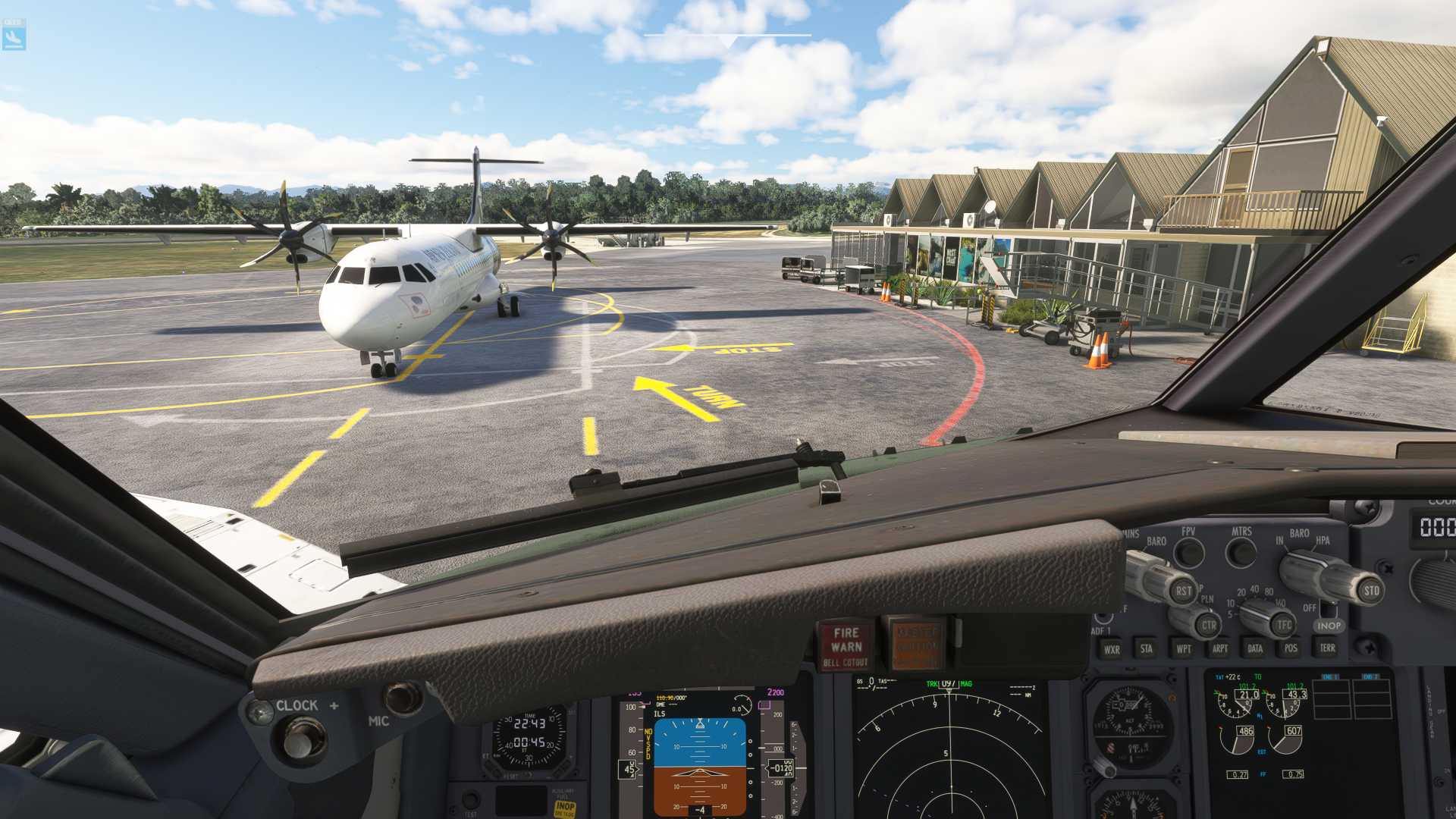
Task: Set the ND mode selector to PLN
Action: (x=1207, y=600)
